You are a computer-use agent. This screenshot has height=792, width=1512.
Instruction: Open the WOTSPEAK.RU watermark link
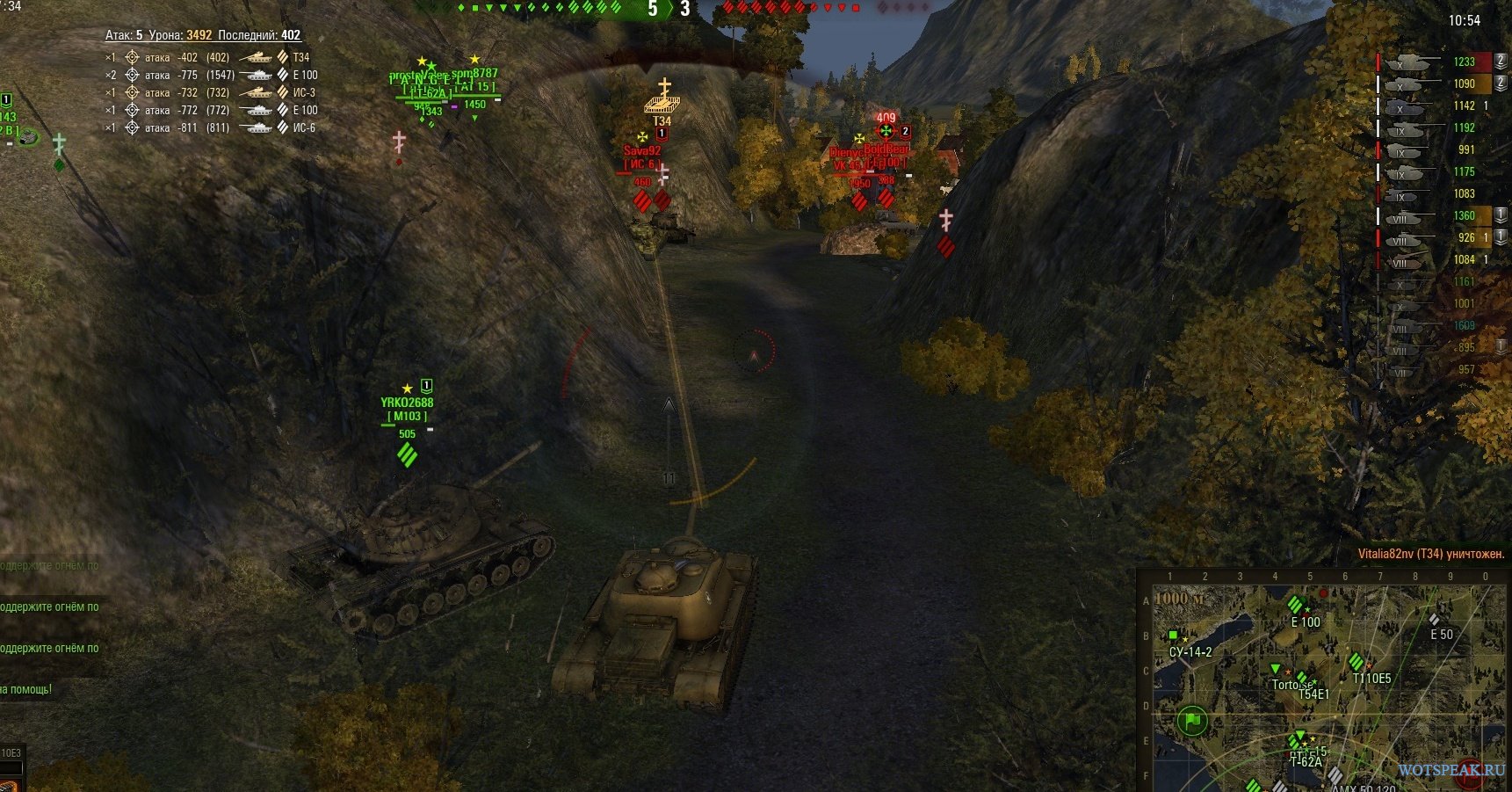click(1451, 770)
